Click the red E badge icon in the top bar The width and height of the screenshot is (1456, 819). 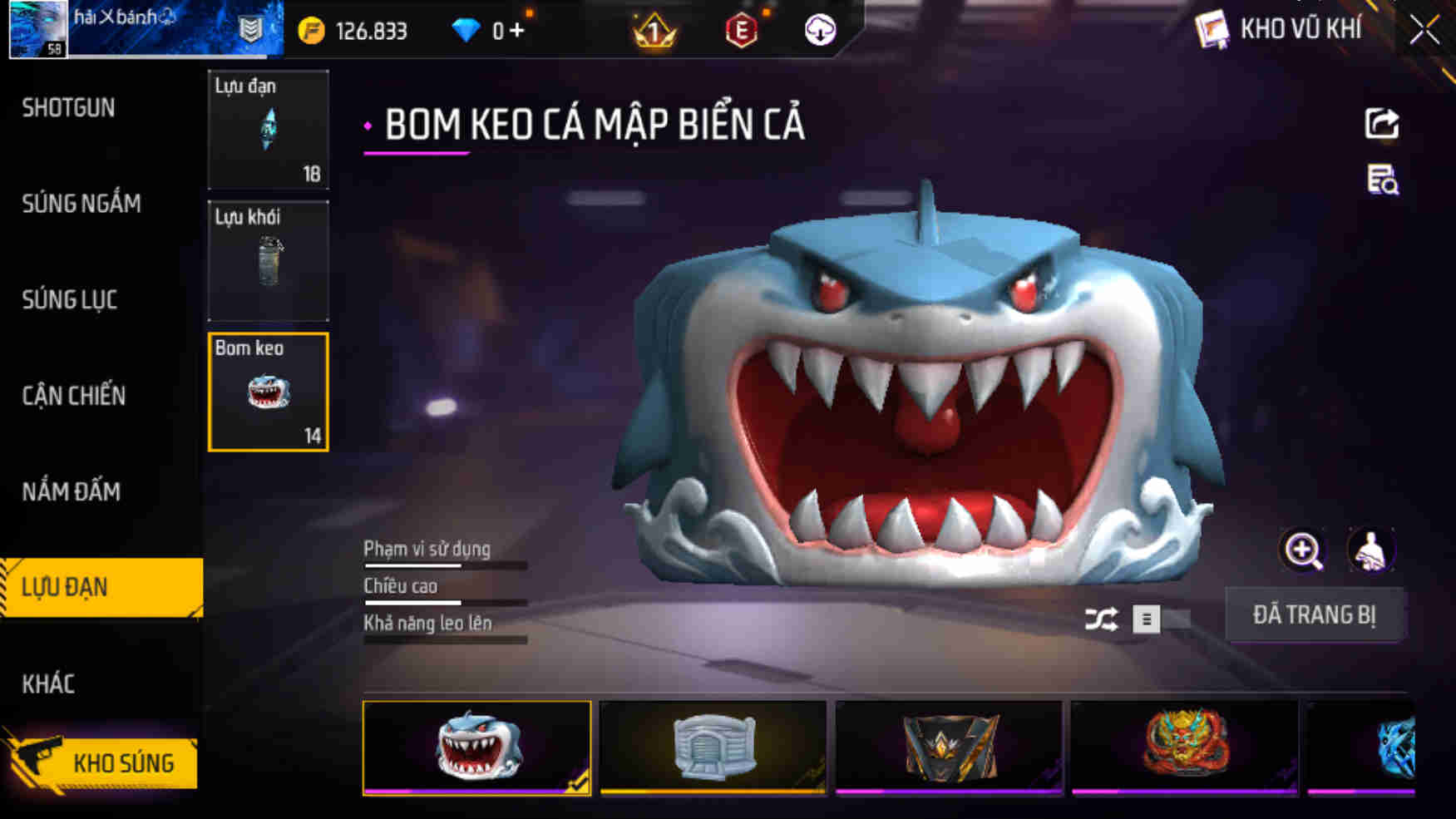tap(743, 30)
